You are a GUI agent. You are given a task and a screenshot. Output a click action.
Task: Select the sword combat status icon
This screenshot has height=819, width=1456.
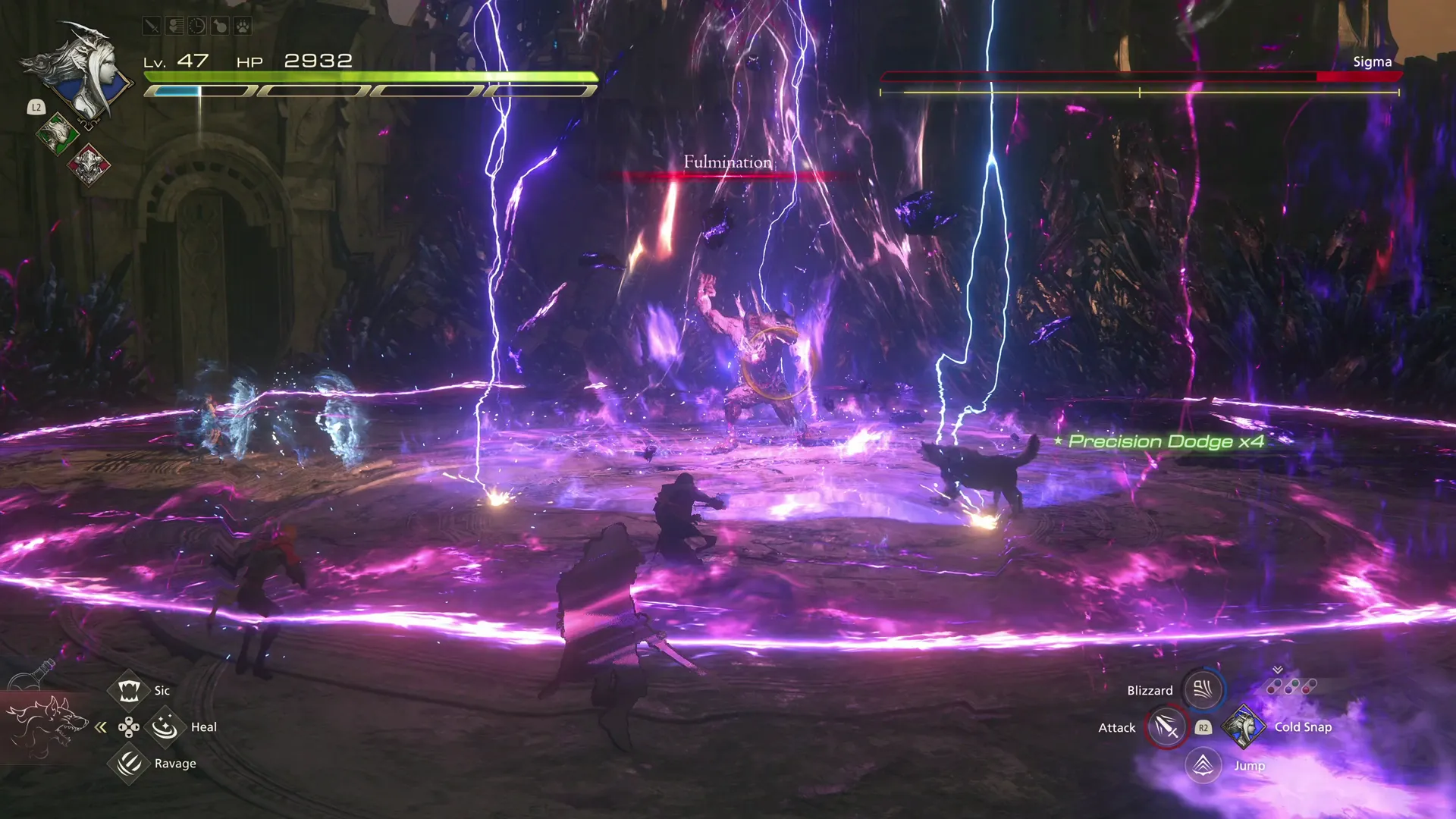point(152,26)
